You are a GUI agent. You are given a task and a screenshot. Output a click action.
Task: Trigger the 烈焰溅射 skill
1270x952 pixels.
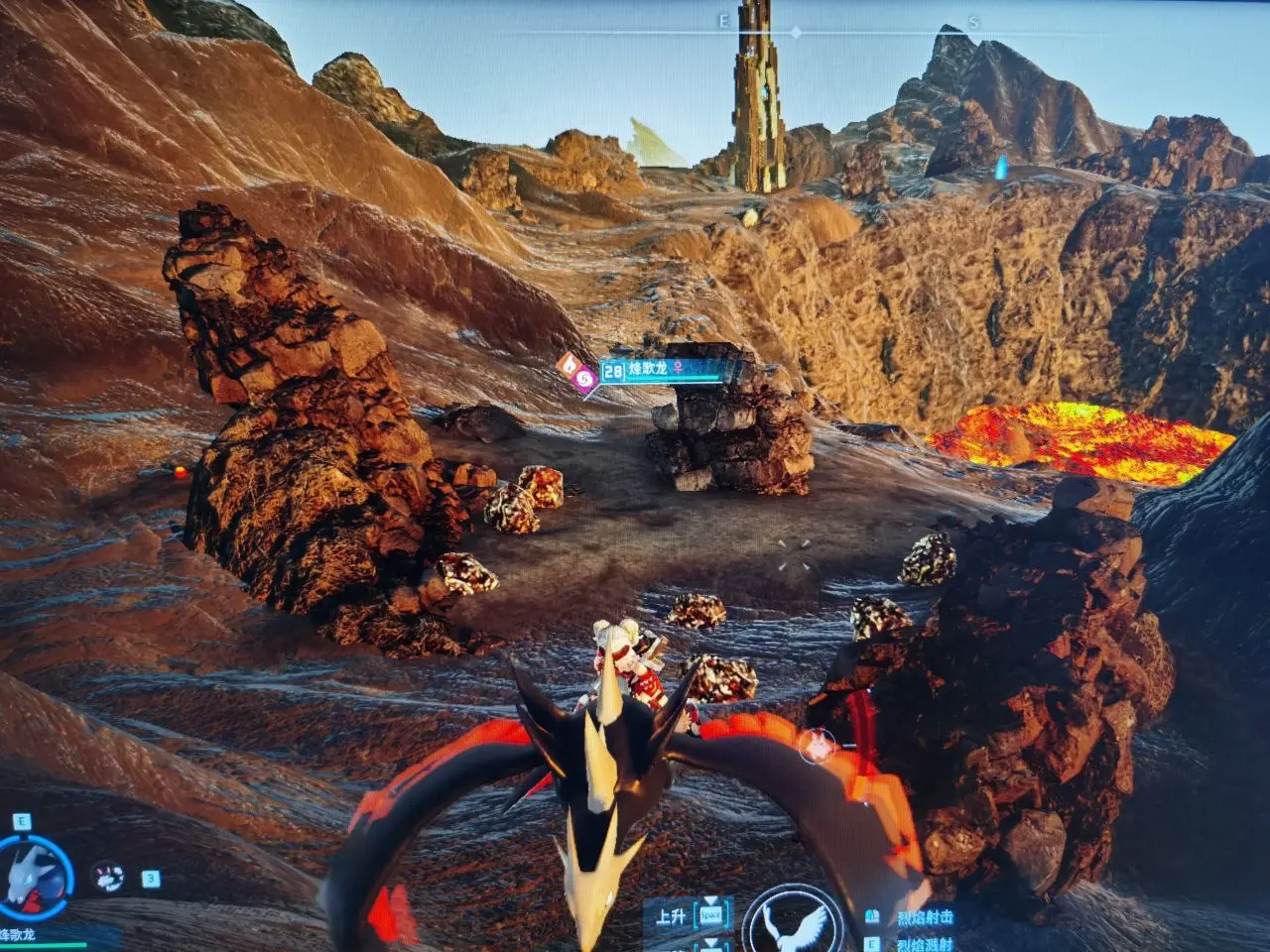point(924,944)
